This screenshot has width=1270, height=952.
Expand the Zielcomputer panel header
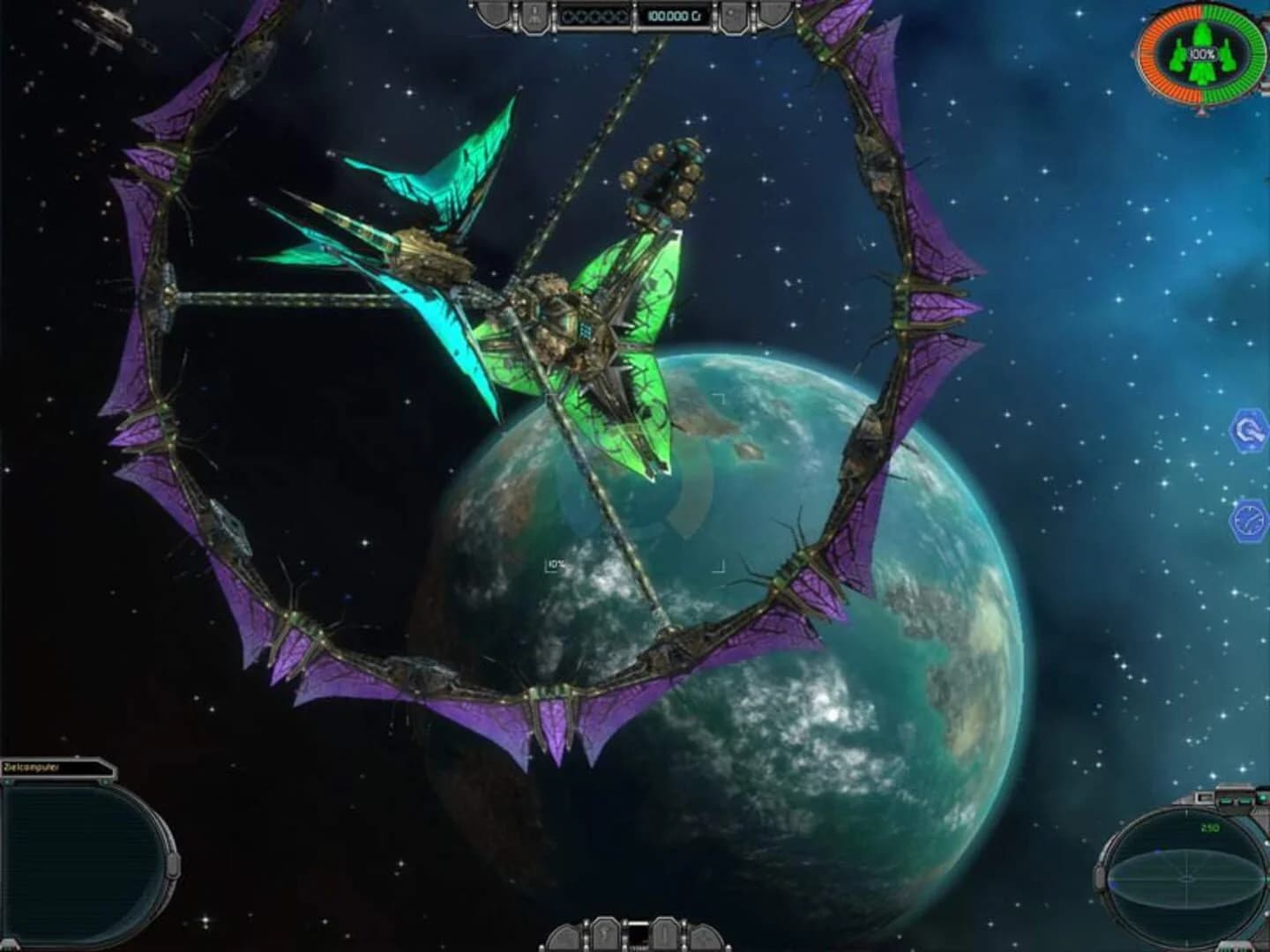tap(57, 766)
